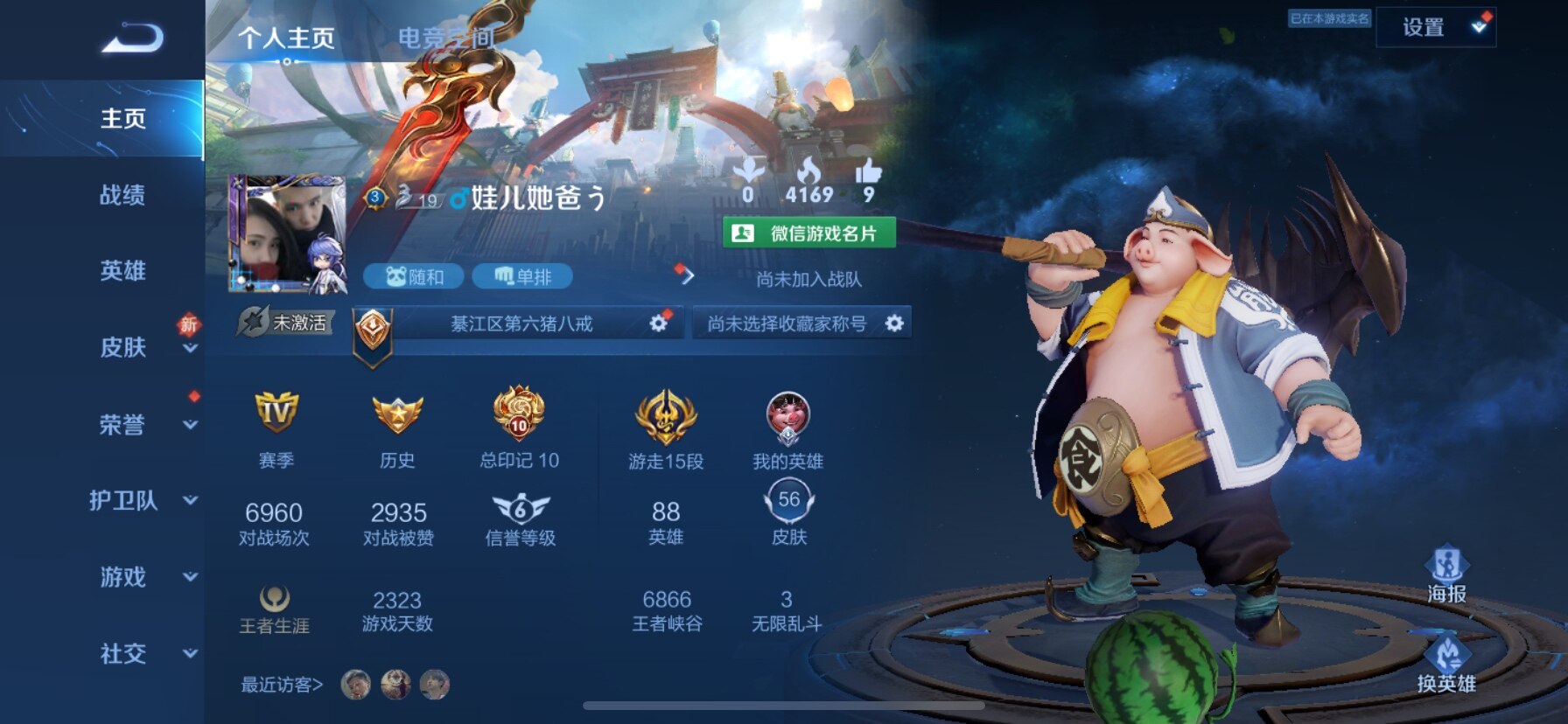View the 最近访客 recent visitors list
The height and width of the screenshot is (724, 1568).
tap(282, 685)
